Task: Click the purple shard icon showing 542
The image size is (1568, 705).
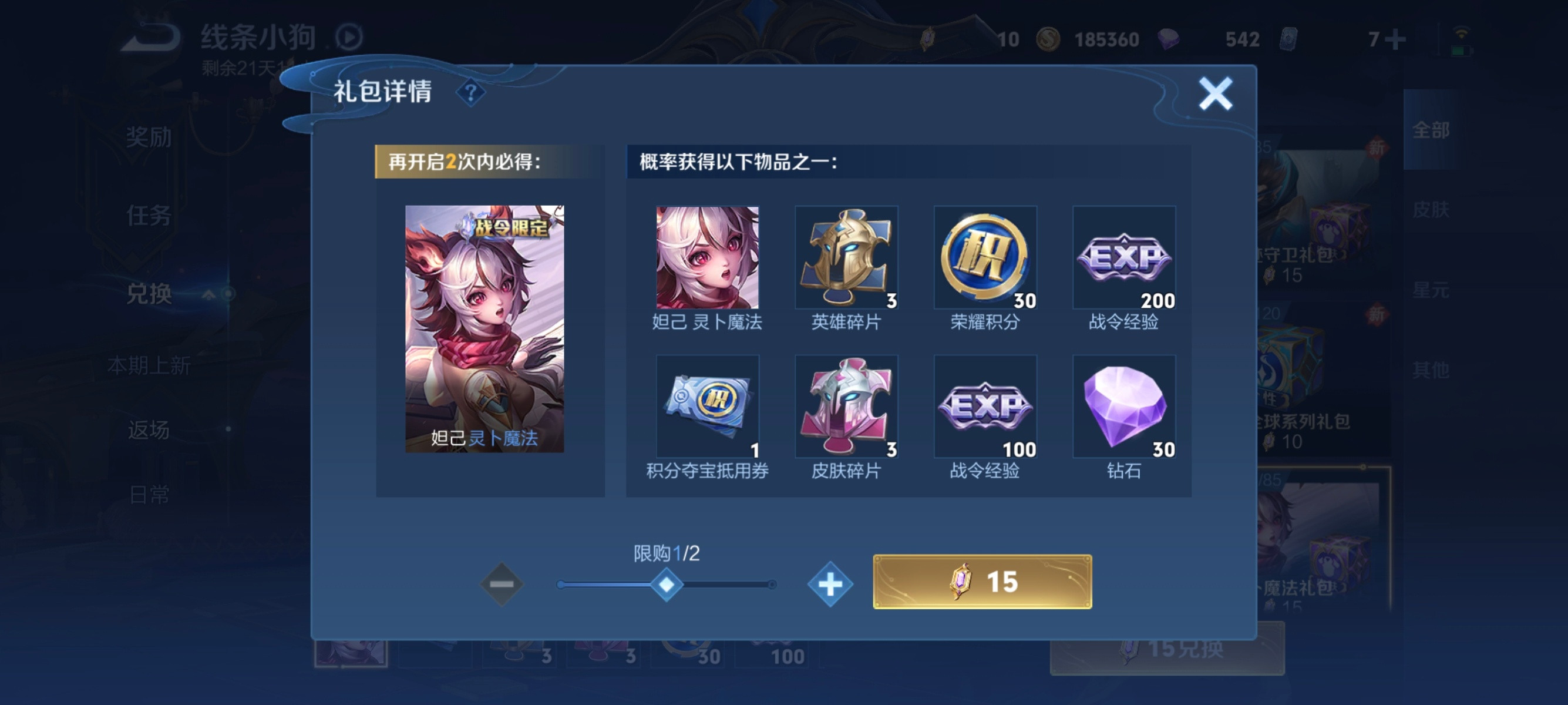Action: click(x=1169, y=38)
